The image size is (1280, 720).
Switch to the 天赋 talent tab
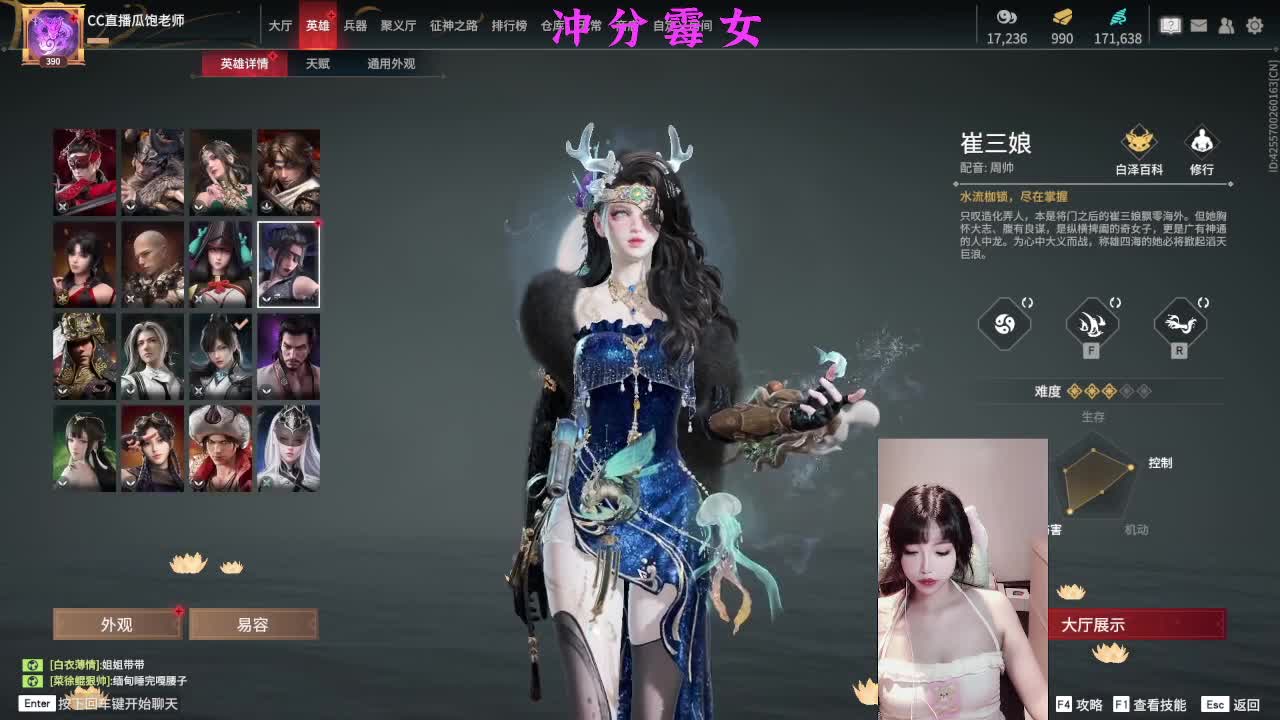click(x=318, y=63)
